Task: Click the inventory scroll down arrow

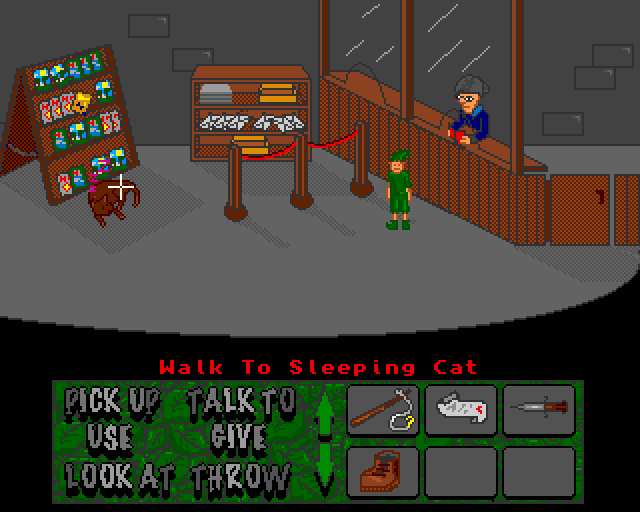Action: pos(325,466)
